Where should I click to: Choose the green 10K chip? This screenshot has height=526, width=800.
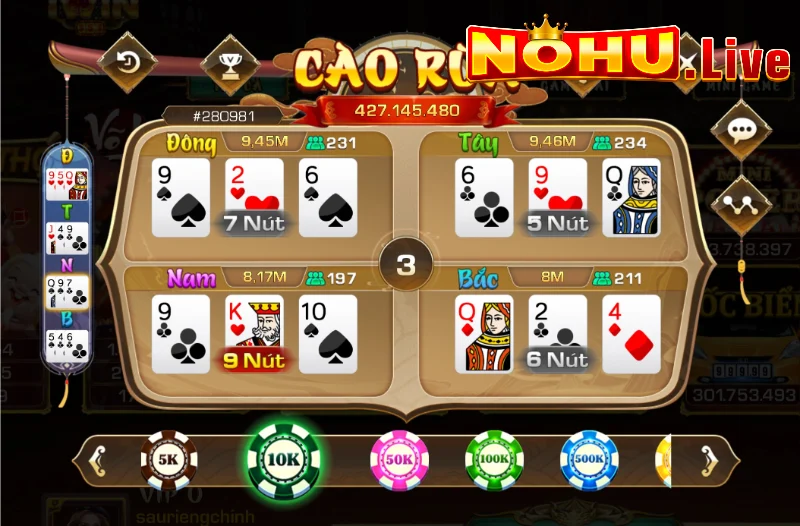tap(284, 459)
